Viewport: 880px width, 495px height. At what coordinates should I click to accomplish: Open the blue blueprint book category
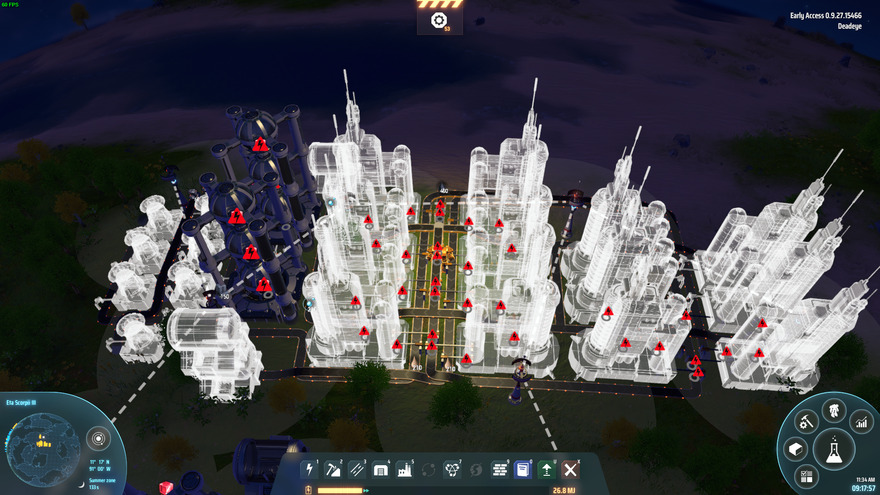point(523,469)
